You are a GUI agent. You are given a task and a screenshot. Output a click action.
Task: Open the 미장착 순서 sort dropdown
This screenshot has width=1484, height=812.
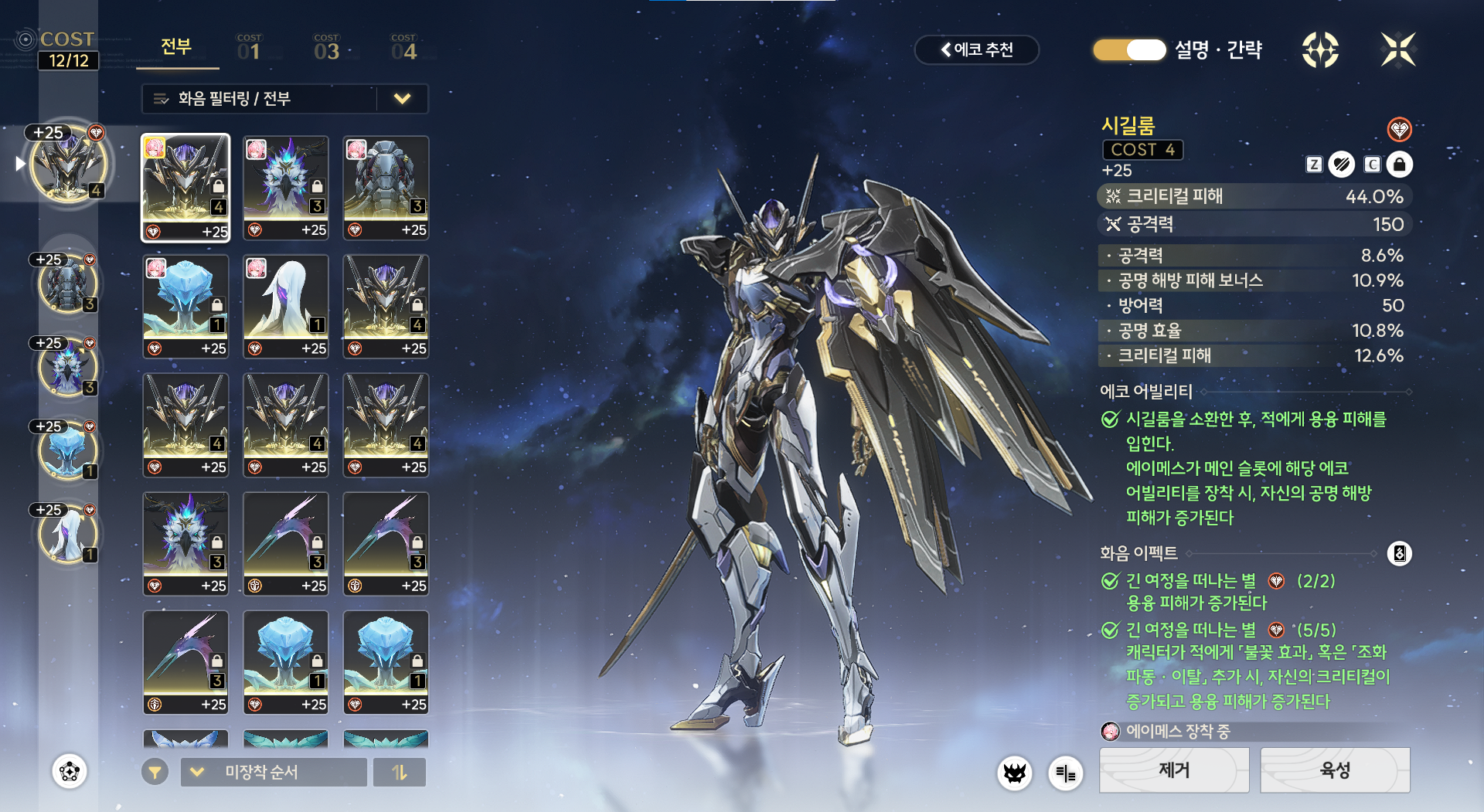[x=274, y=772]
